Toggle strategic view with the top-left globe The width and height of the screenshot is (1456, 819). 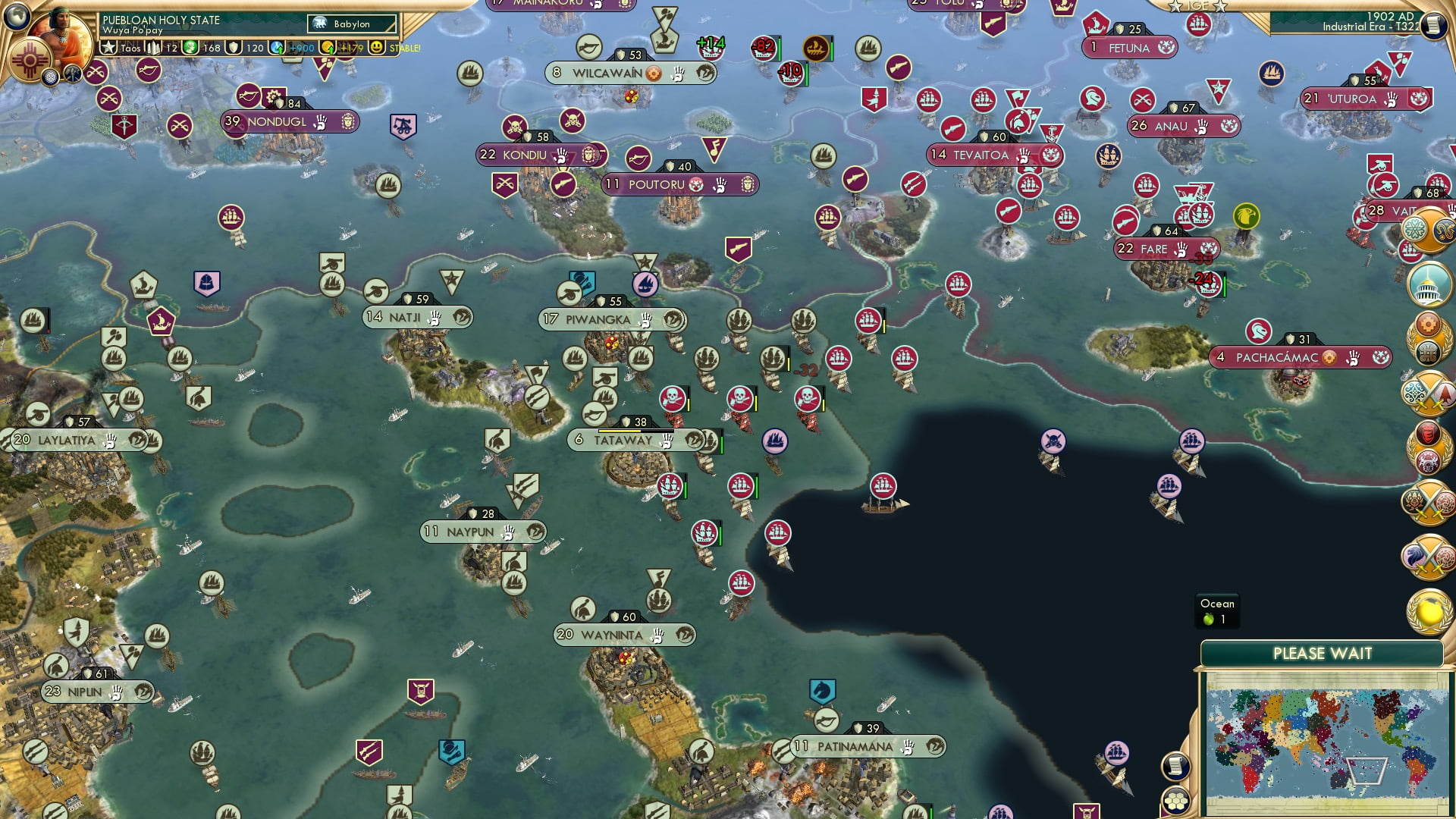(x=17, y=17)
